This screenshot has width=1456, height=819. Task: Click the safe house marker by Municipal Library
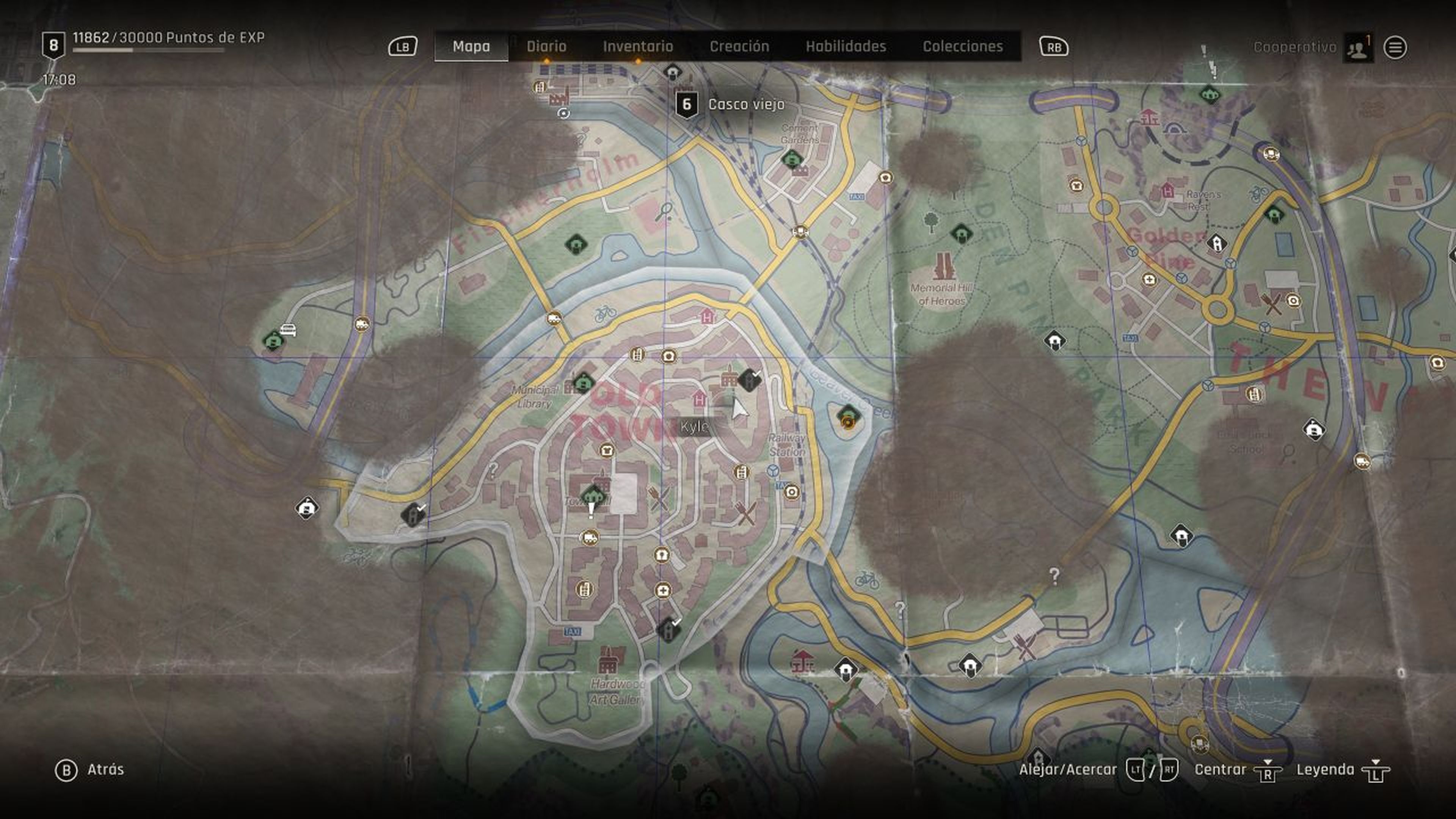tap(583, 382)
